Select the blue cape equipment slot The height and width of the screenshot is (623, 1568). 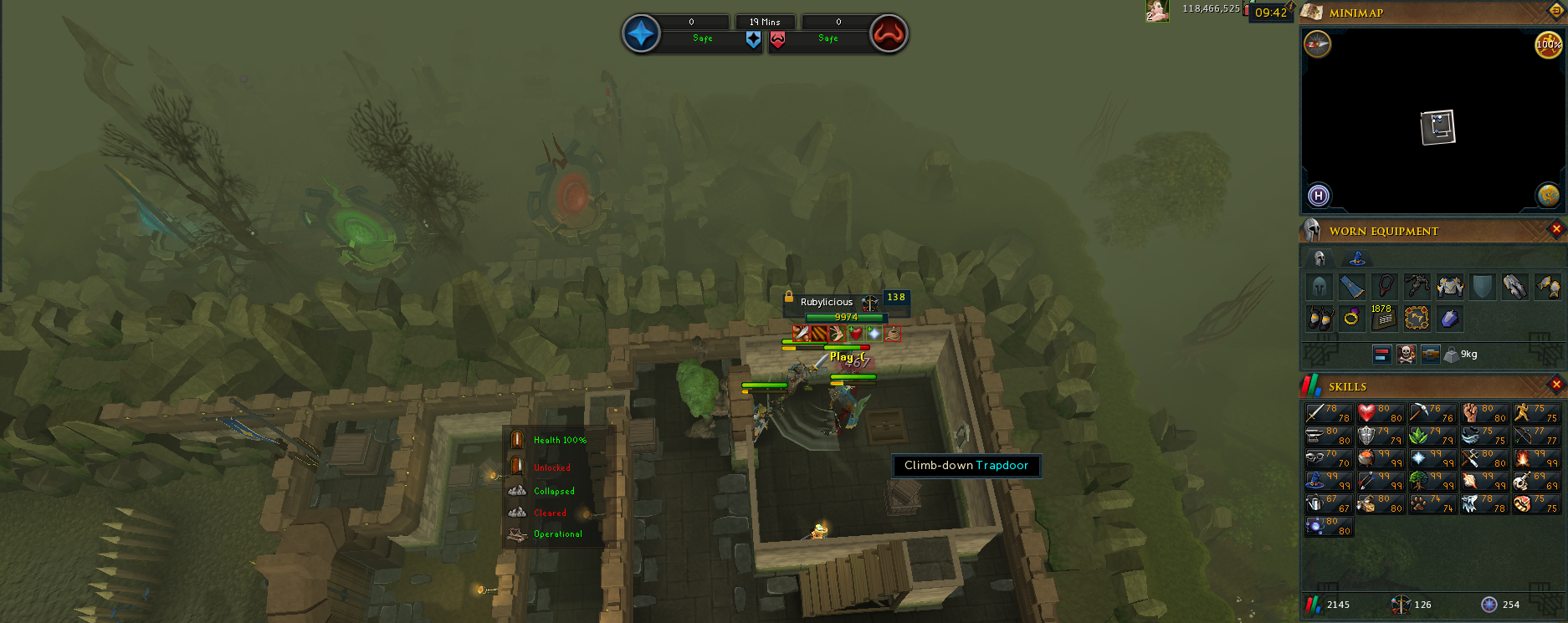(1351, 287)
